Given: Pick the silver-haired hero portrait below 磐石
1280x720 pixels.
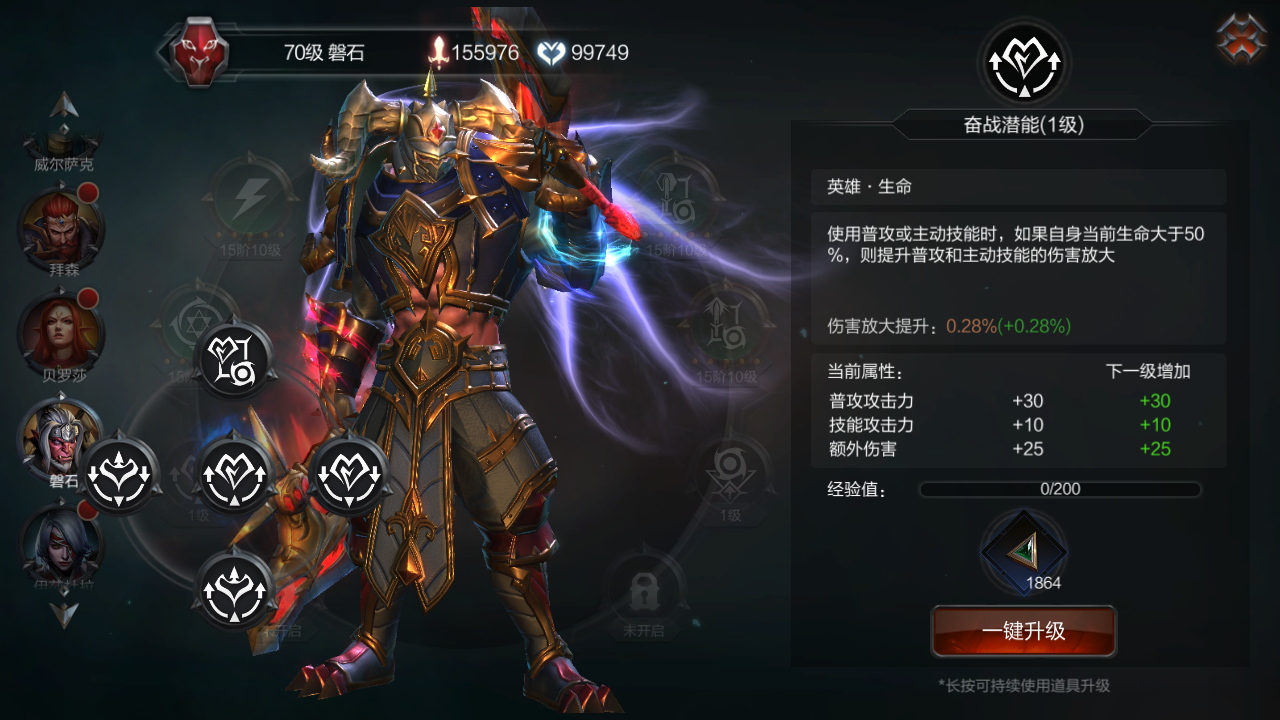Looking at the screenshot, I should tap(60, 543).
